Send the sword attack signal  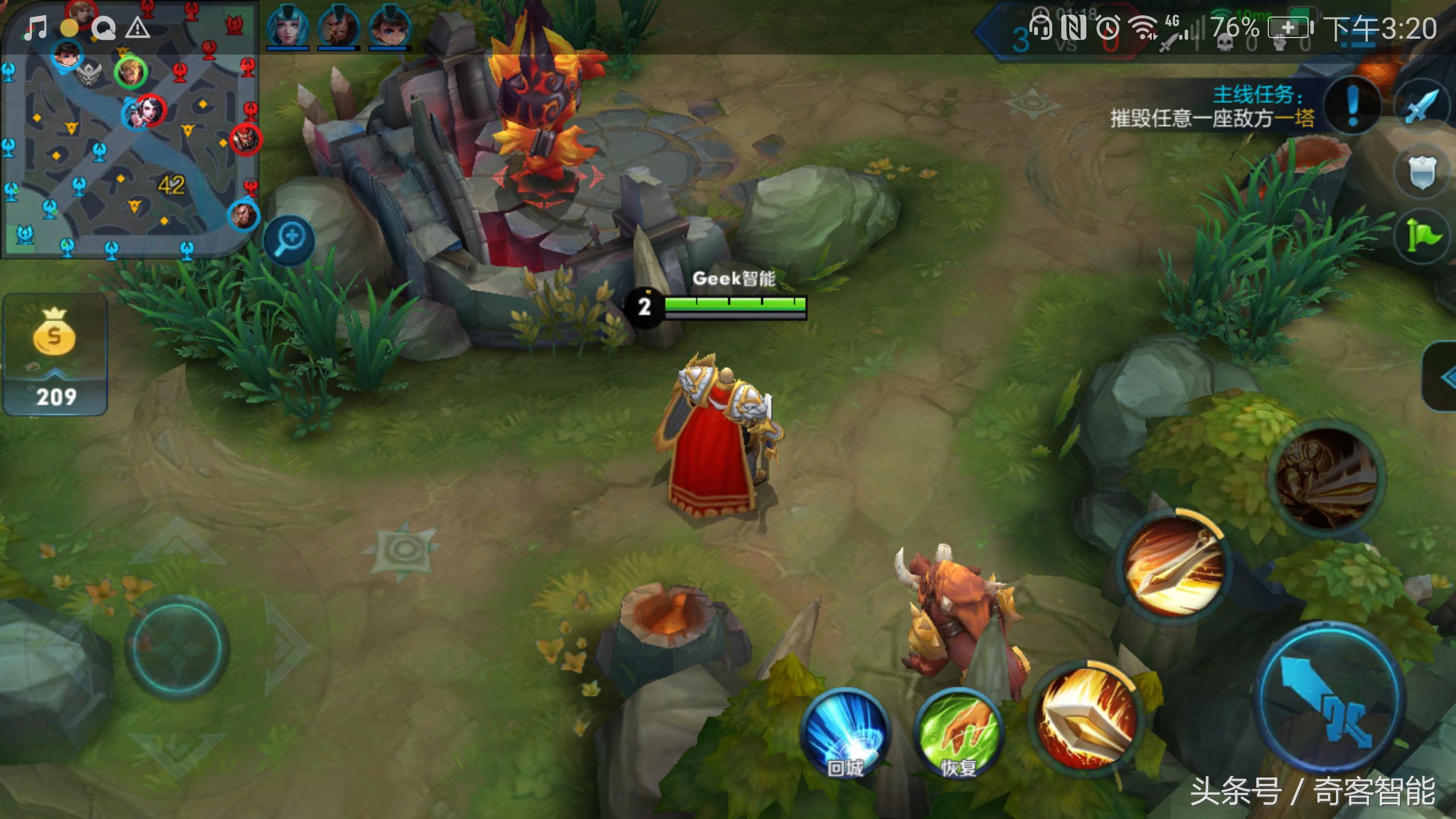1423,105
